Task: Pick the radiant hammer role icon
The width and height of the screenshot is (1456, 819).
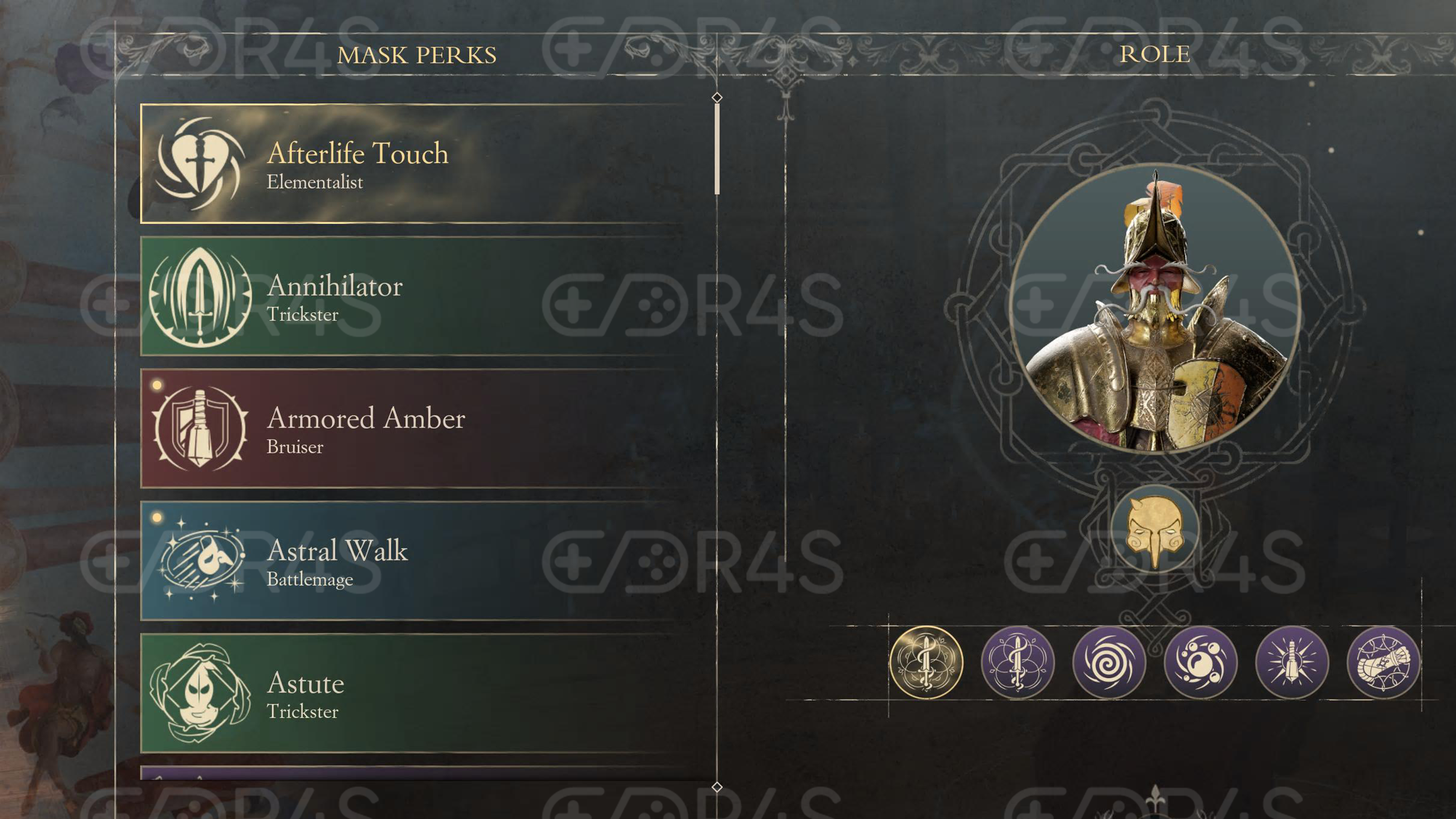Action: (x=1292, y=662)
